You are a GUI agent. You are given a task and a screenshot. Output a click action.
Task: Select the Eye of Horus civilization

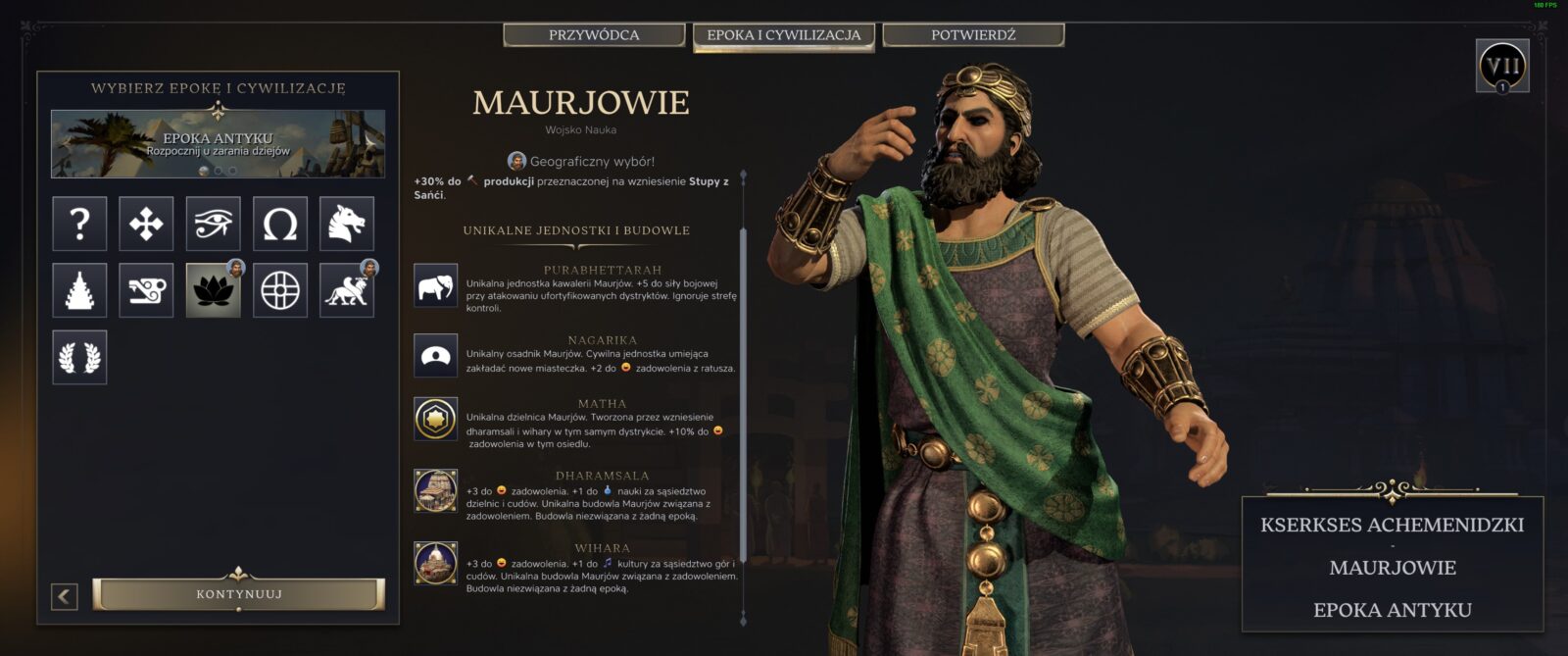pos(214,224)
